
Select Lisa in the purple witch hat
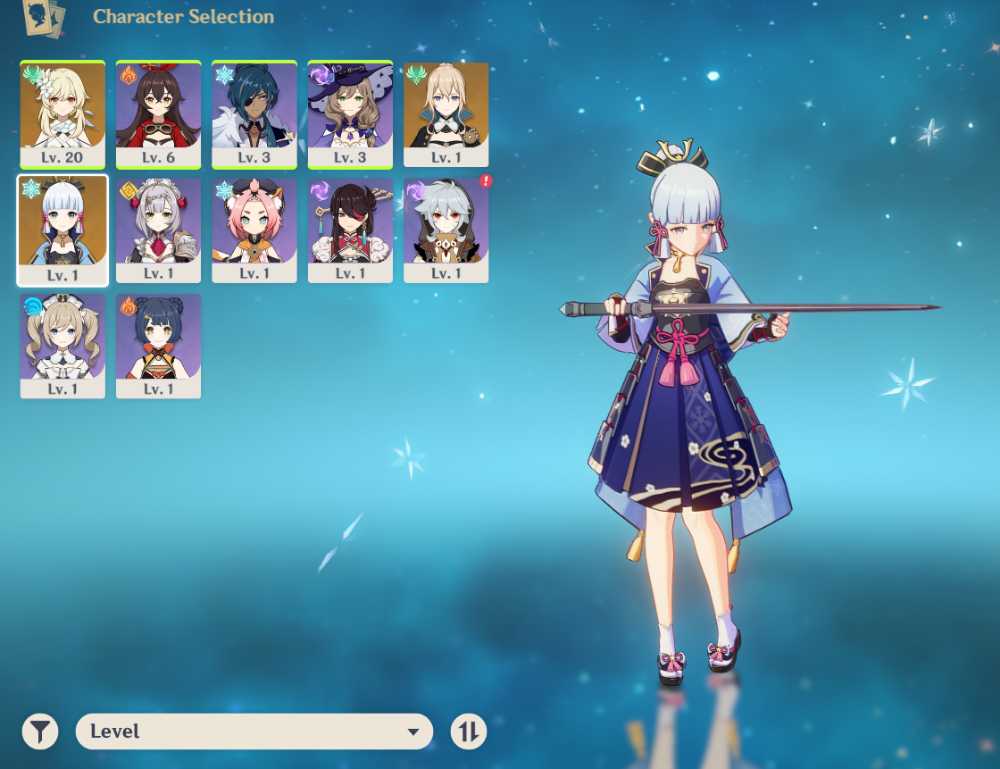(x=350, y=114)
